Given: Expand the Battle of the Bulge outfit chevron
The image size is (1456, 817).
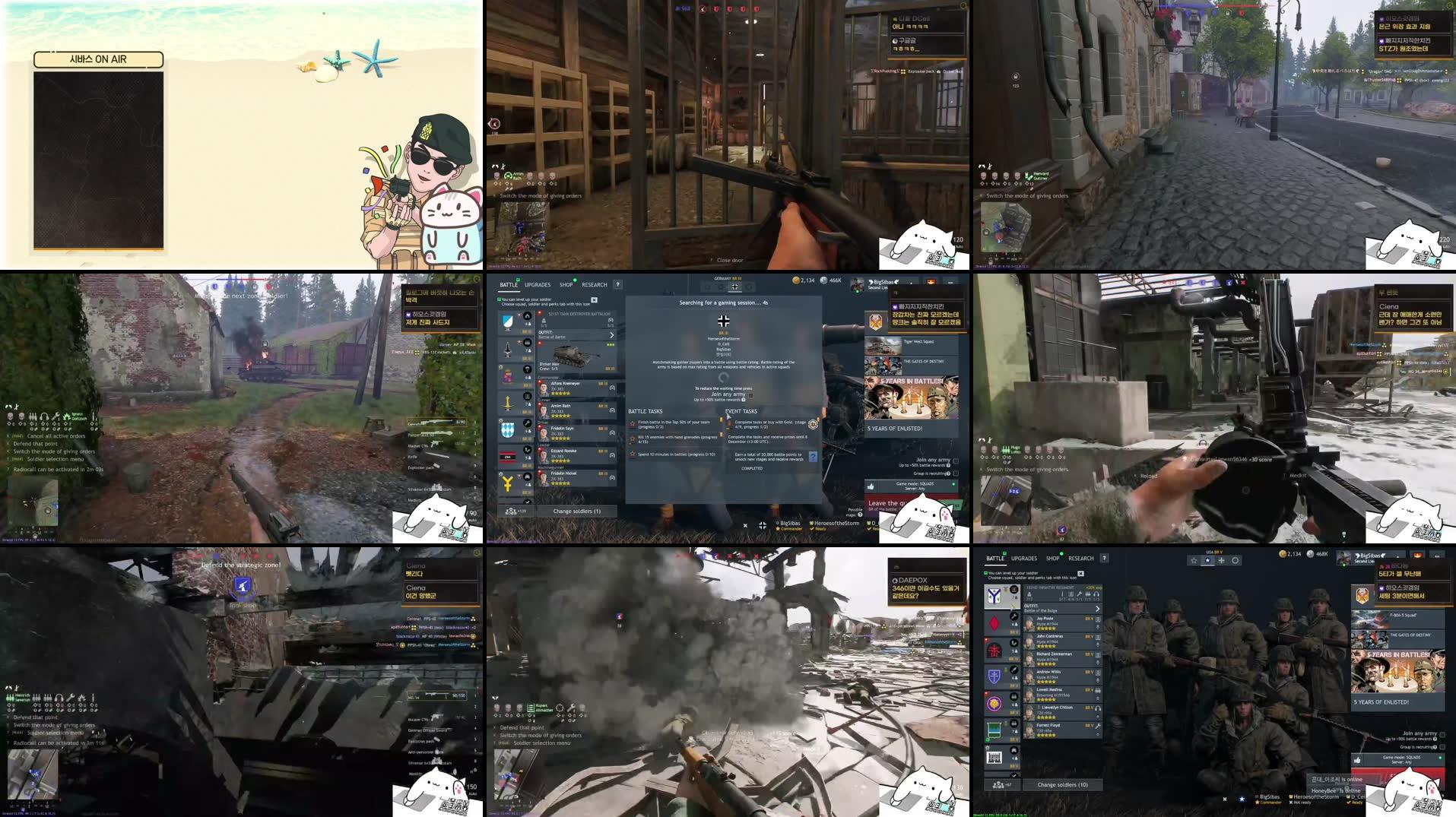Looking at the screenshot, I should coord(1097,608).
